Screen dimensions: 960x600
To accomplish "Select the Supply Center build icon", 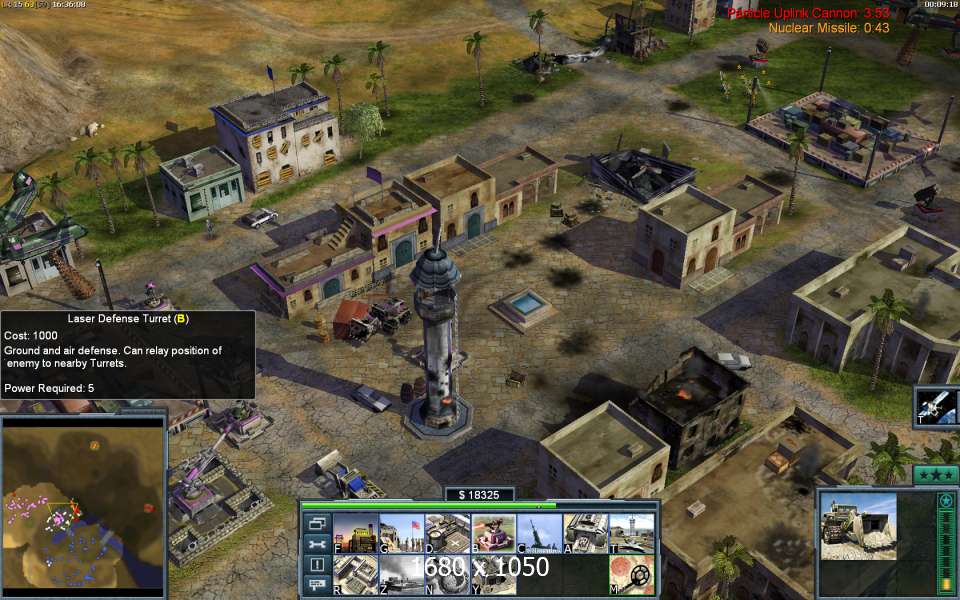I will pos(445,534).
